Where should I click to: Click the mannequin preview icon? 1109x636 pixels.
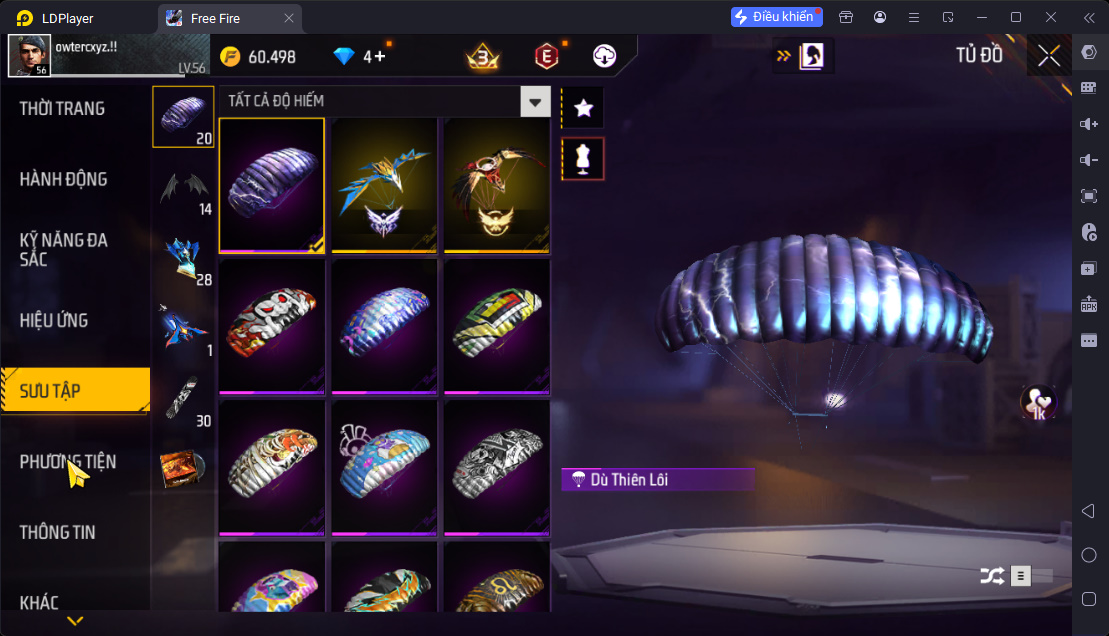pyautogui.click(x=584, y=159)
